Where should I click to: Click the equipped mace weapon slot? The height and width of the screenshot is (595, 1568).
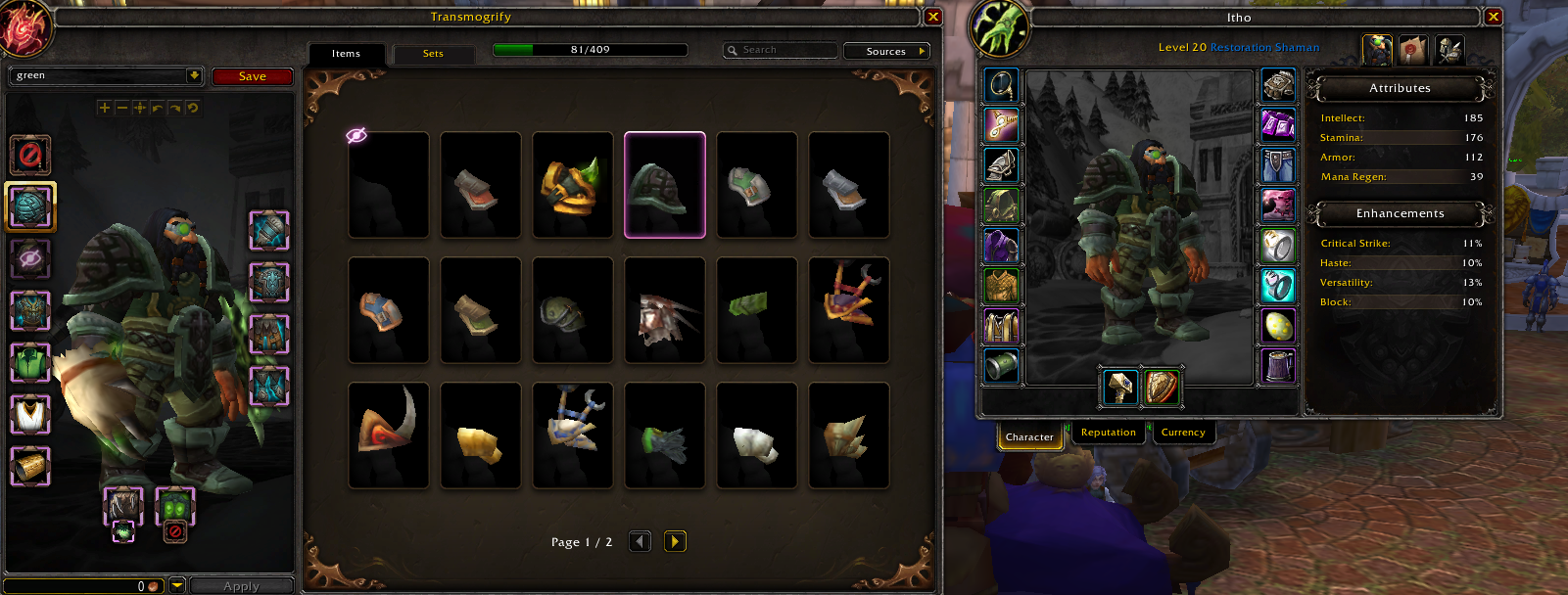click(1120, 388)
